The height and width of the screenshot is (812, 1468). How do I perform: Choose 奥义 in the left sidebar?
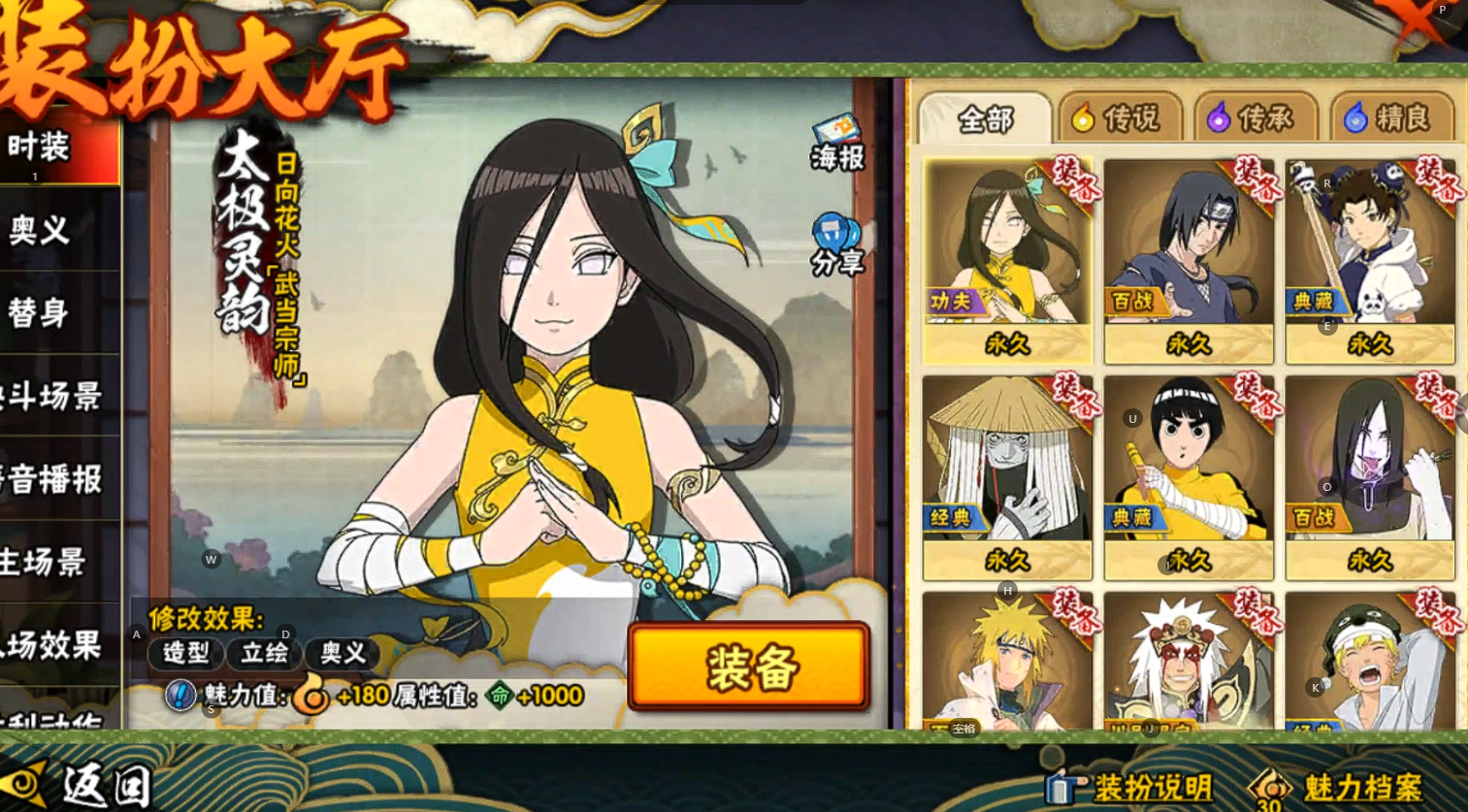pos(44,231)
